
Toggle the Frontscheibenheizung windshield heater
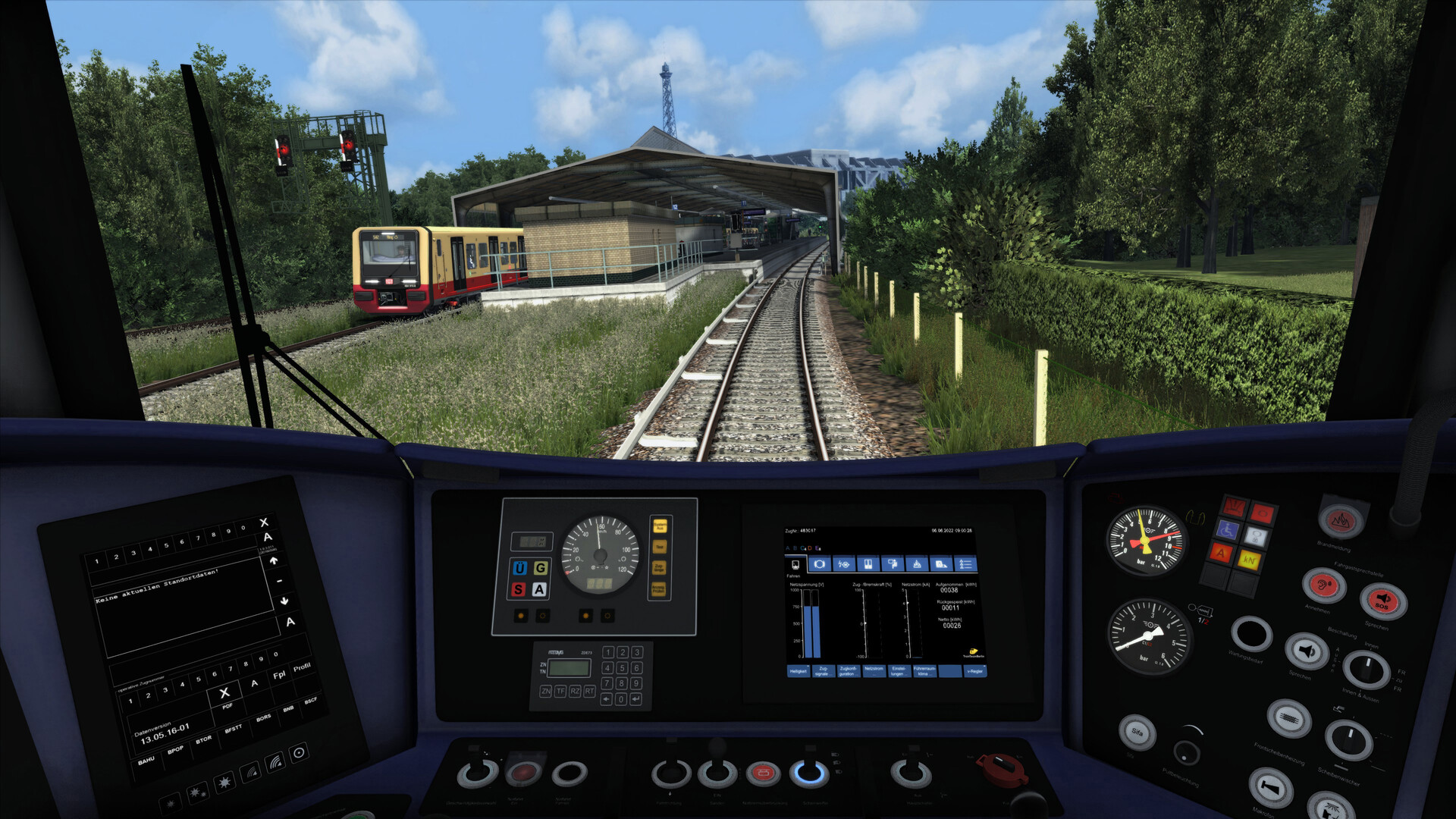(1288, 718)
